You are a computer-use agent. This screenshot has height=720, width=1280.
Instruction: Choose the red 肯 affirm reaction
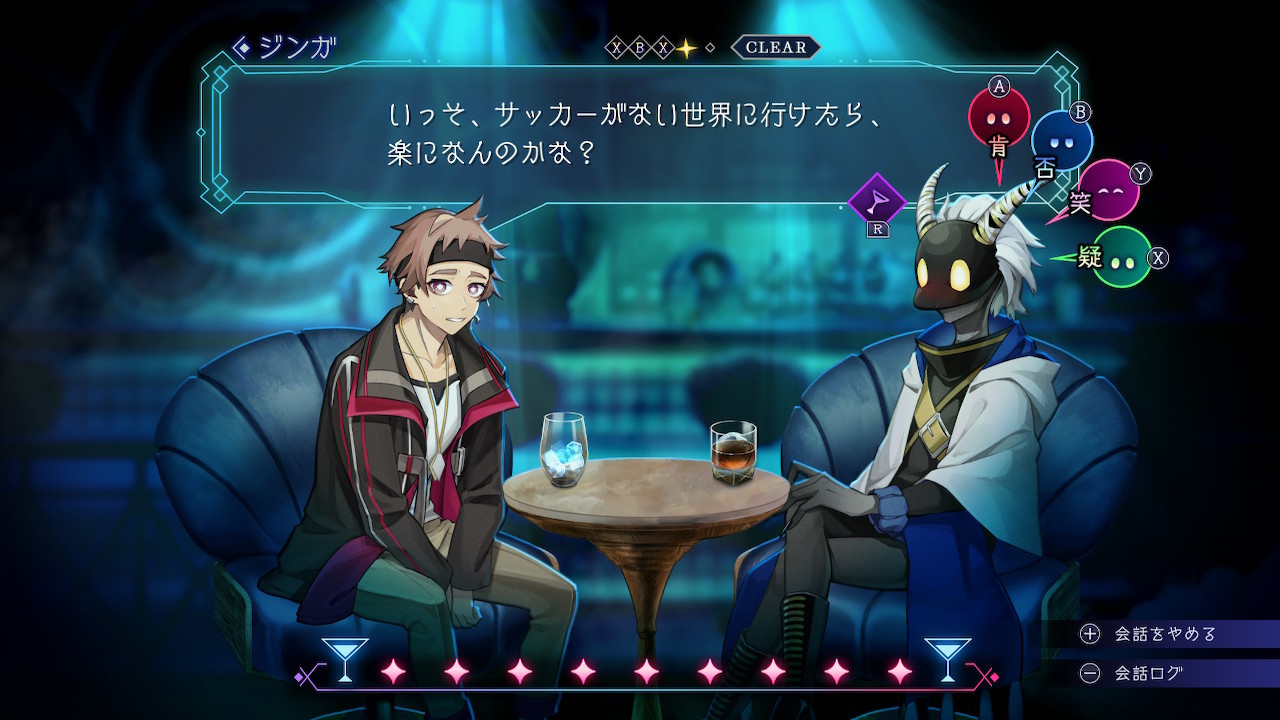coord(998,119)
